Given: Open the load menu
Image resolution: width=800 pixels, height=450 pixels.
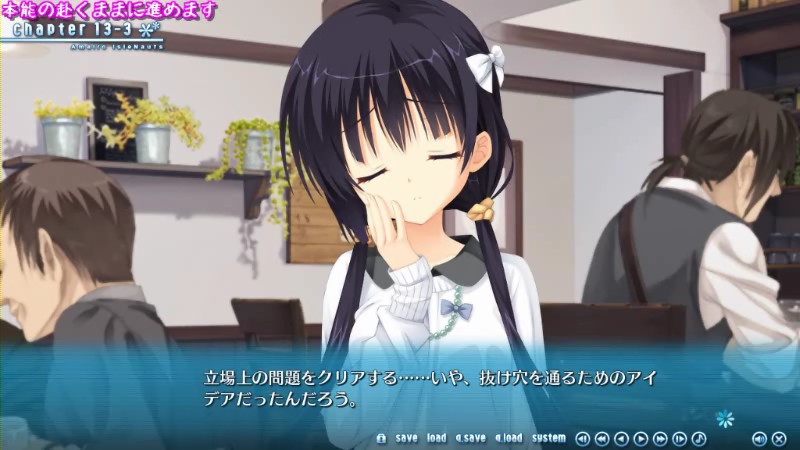Looking at the screenshot, I should click(x=437, y=438).
